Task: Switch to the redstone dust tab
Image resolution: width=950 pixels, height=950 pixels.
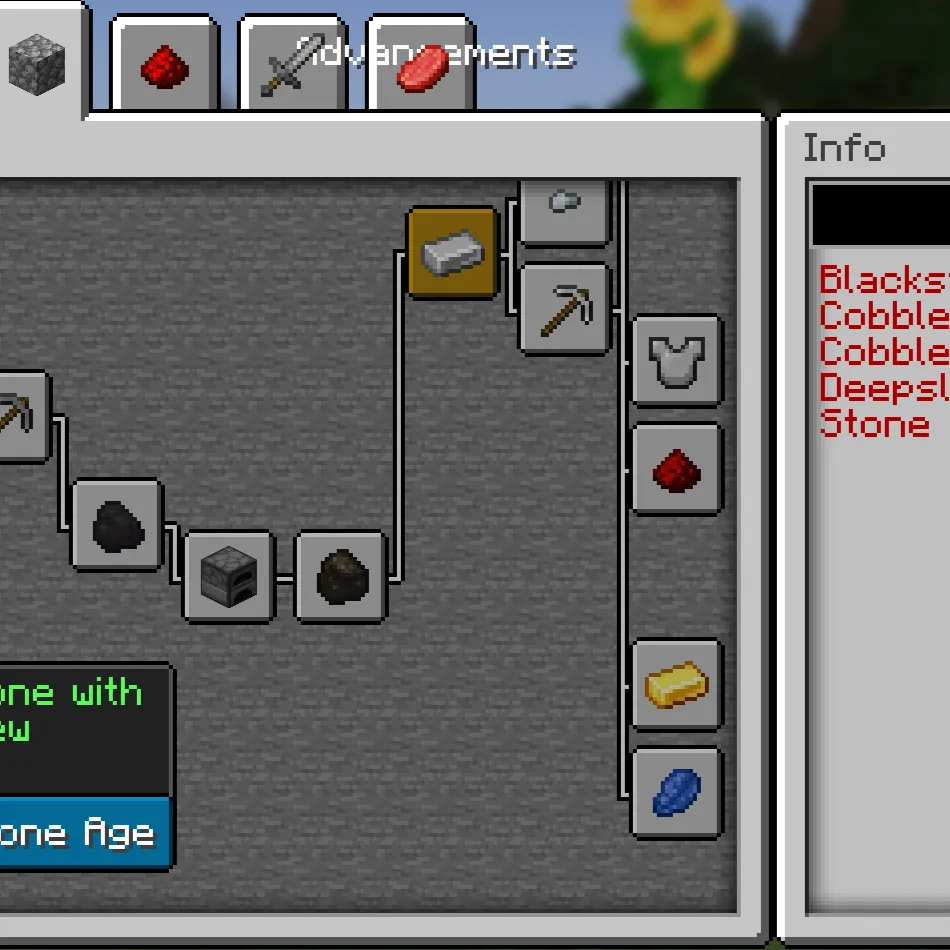Action: coord(165,67)
